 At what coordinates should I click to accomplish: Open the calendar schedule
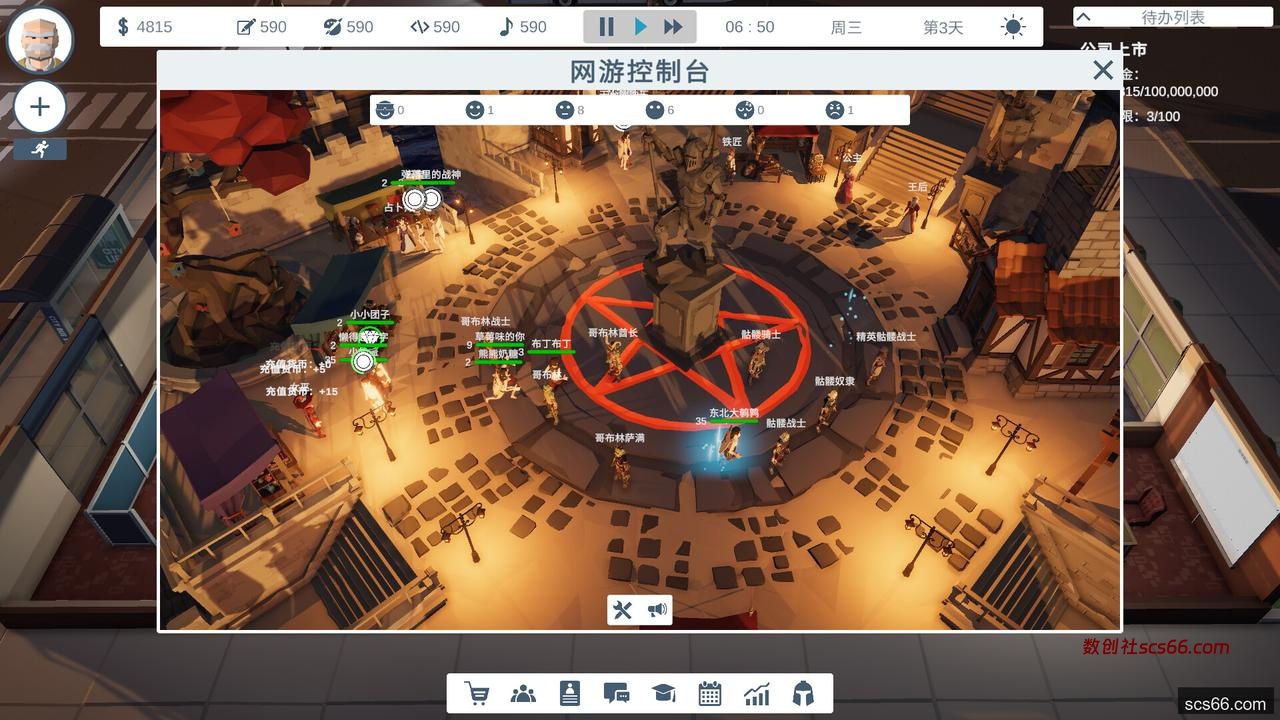pyautogui.click(x=710, y=693)
